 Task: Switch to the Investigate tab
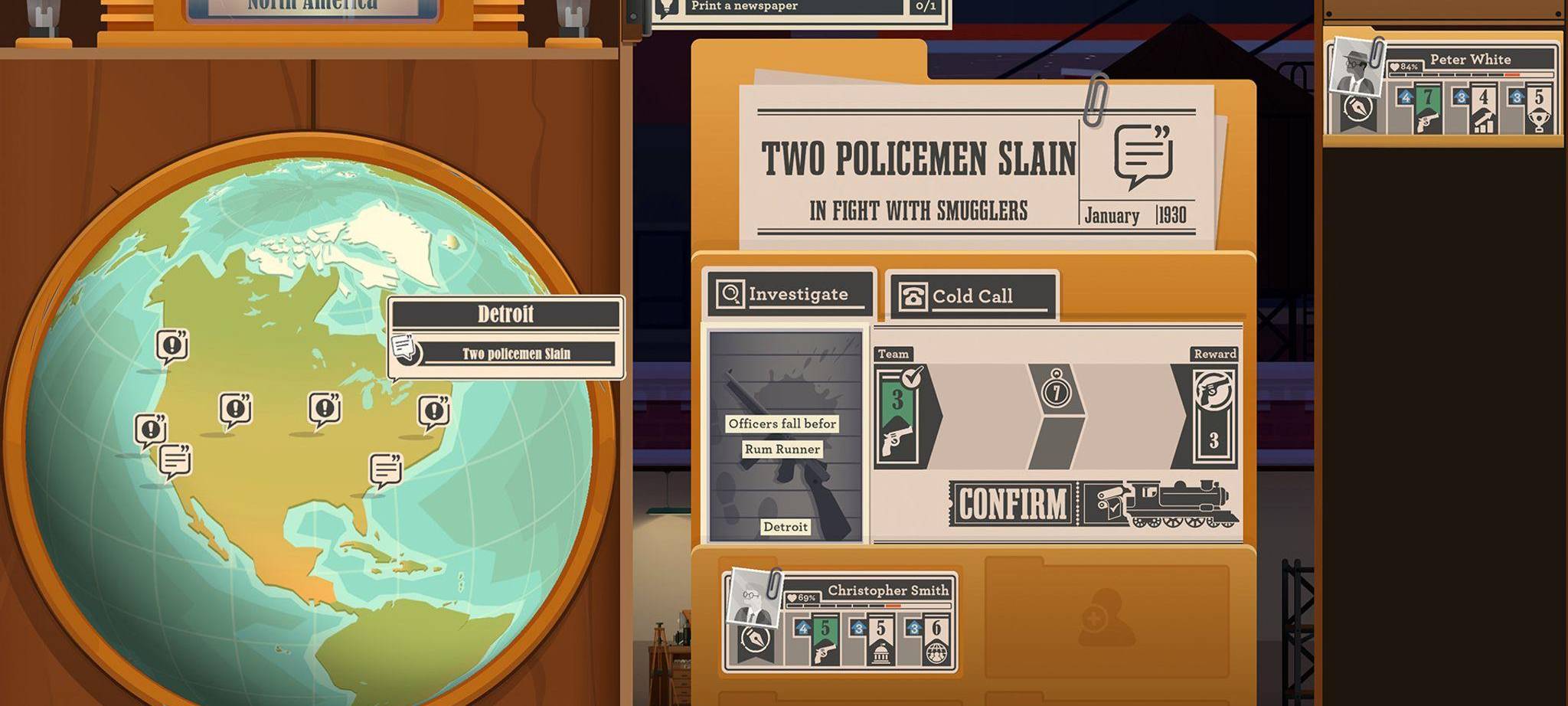[789, 292]
